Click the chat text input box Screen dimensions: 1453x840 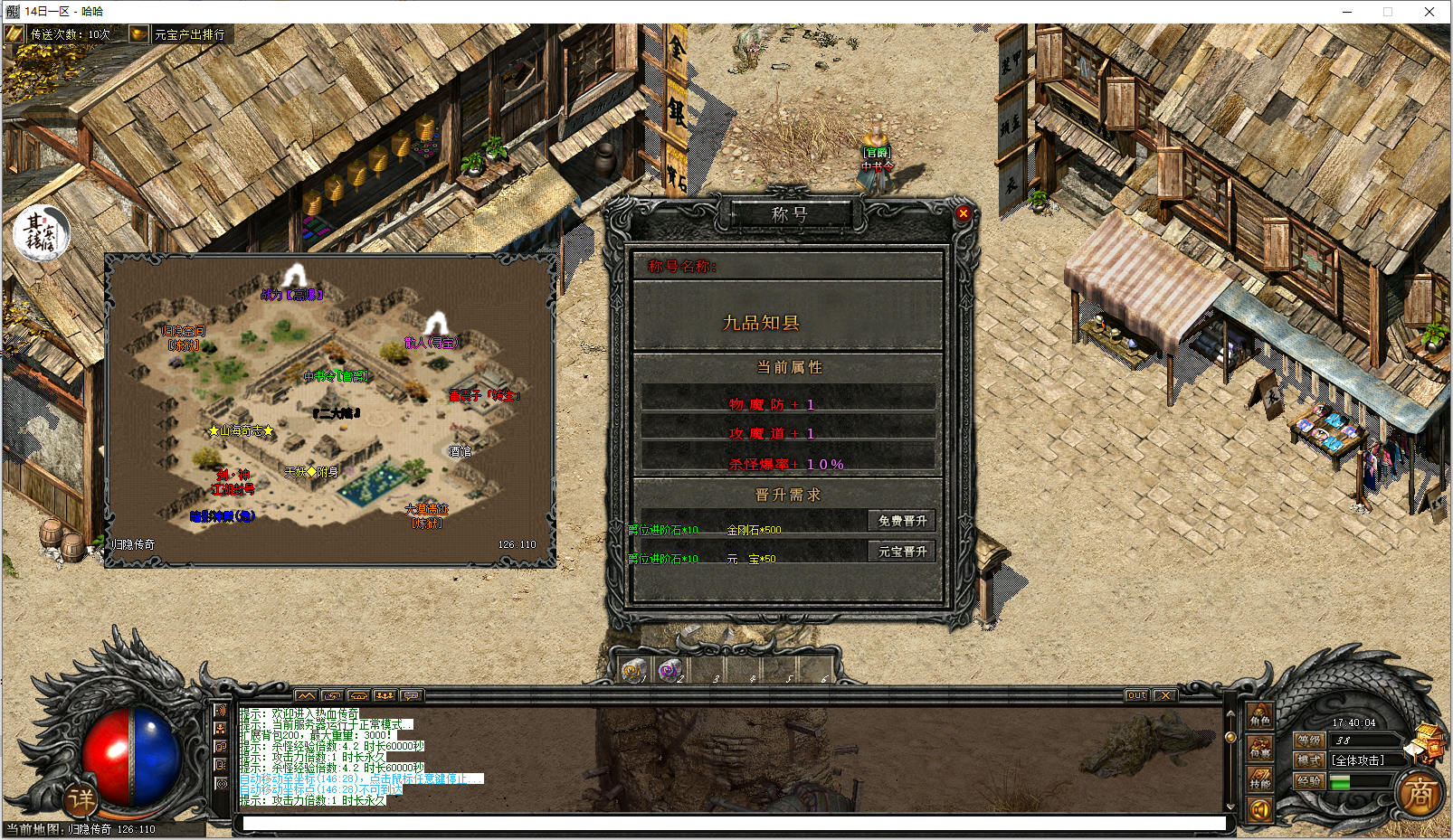tap(733, 823)
